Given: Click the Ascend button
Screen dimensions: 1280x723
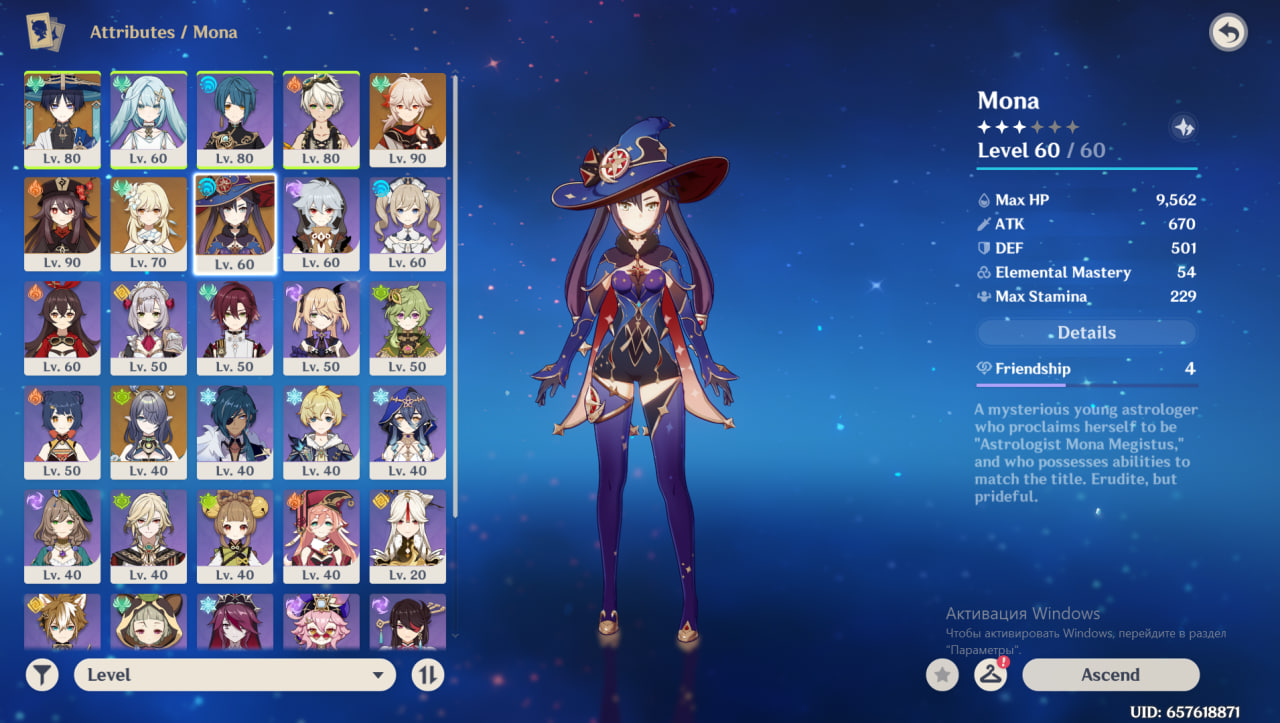Looking at the screenshot, I should pyautogui.click(x=1110, y=675).
